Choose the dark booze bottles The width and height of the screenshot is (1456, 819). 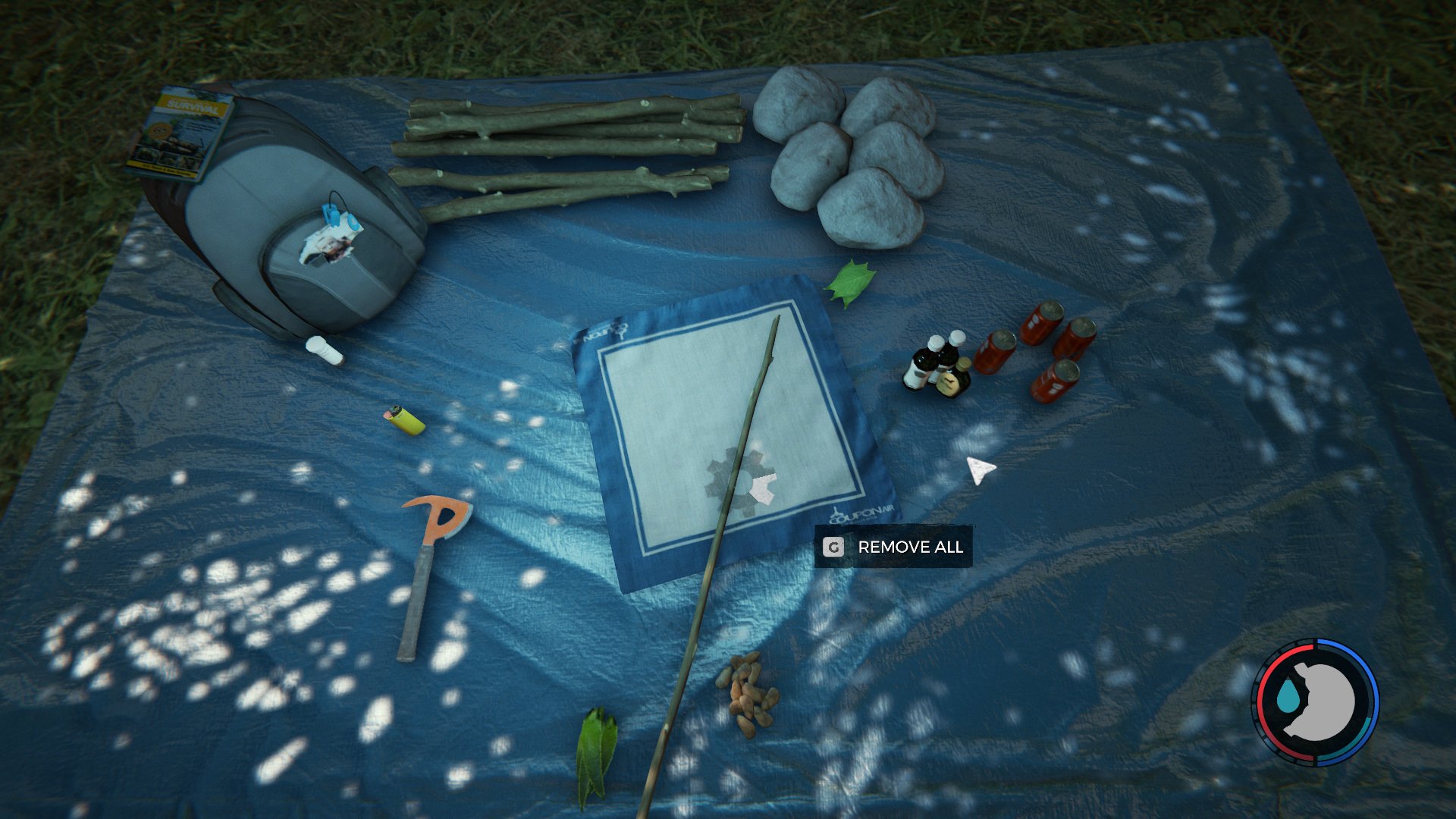(x=937, y=364)
